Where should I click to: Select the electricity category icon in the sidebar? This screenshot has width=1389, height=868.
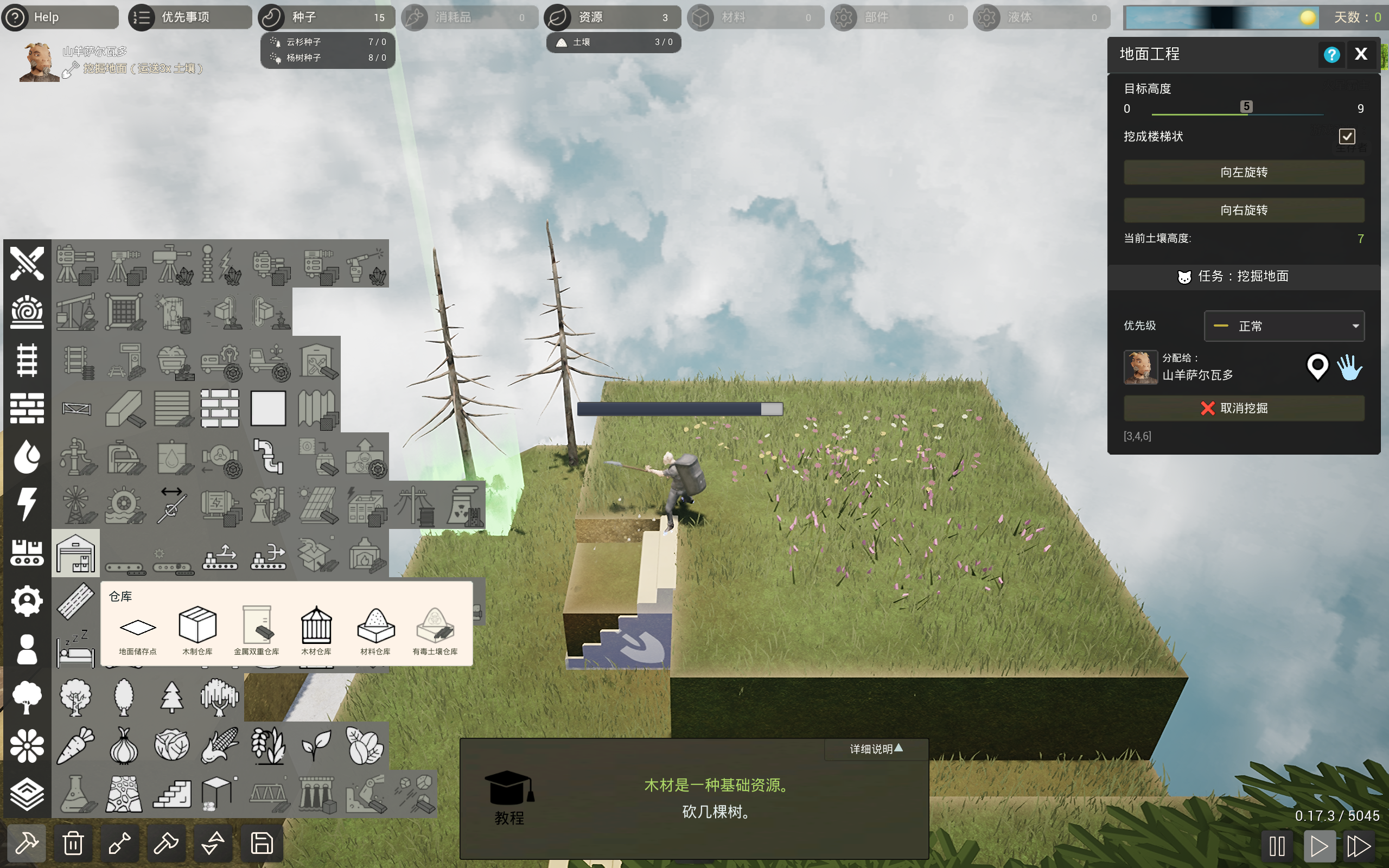pos(27,504)
